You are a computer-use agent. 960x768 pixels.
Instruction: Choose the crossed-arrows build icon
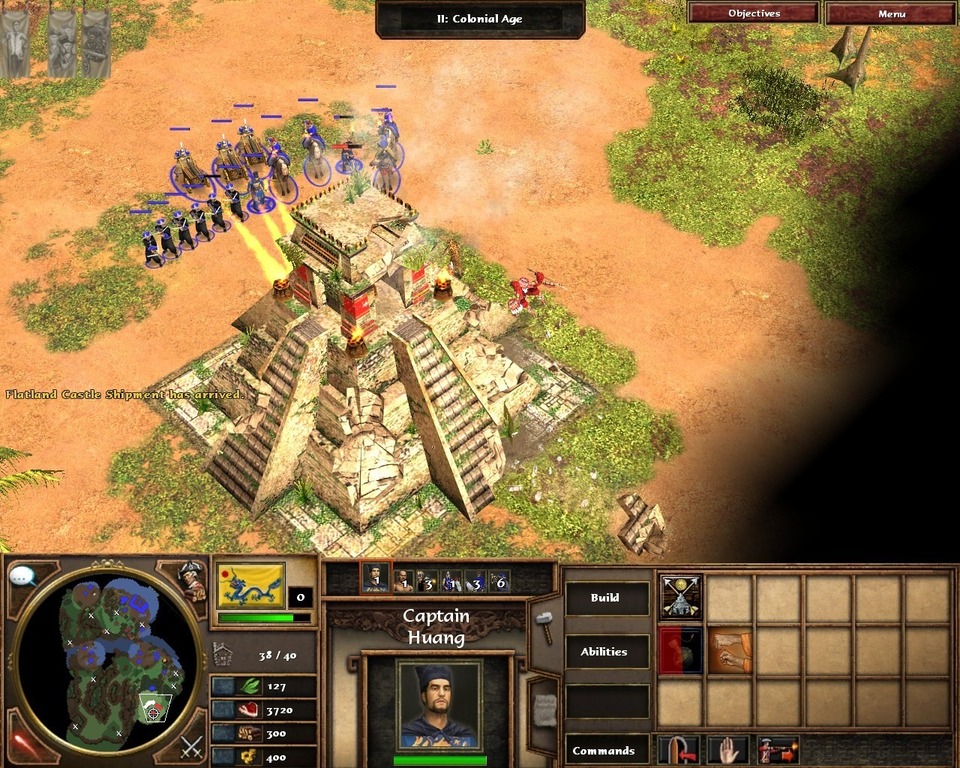pyautogui.click(x=681, y=597)
